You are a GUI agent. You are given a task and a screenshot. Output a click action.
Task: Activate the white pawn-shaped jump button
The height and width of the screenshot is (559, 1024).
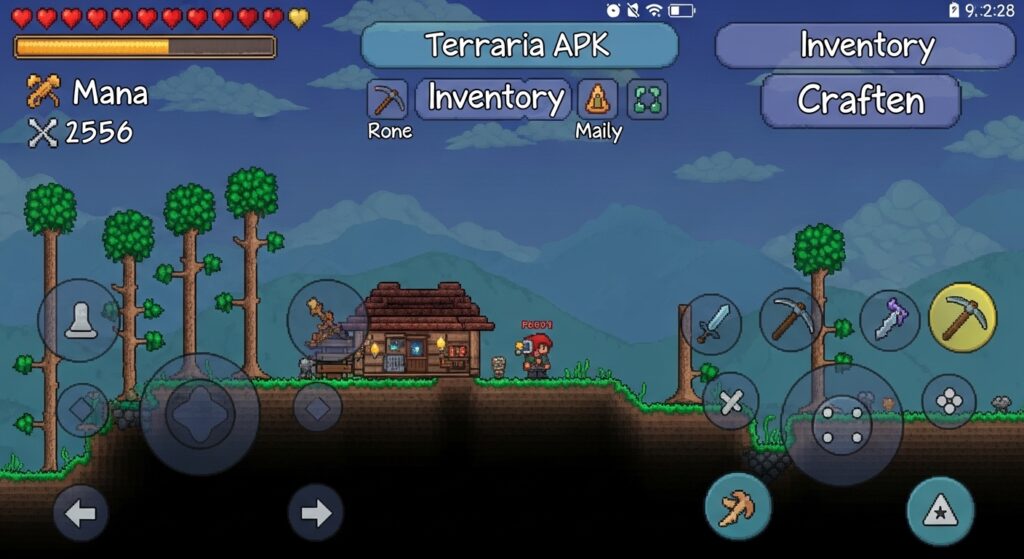pos(80,320)
